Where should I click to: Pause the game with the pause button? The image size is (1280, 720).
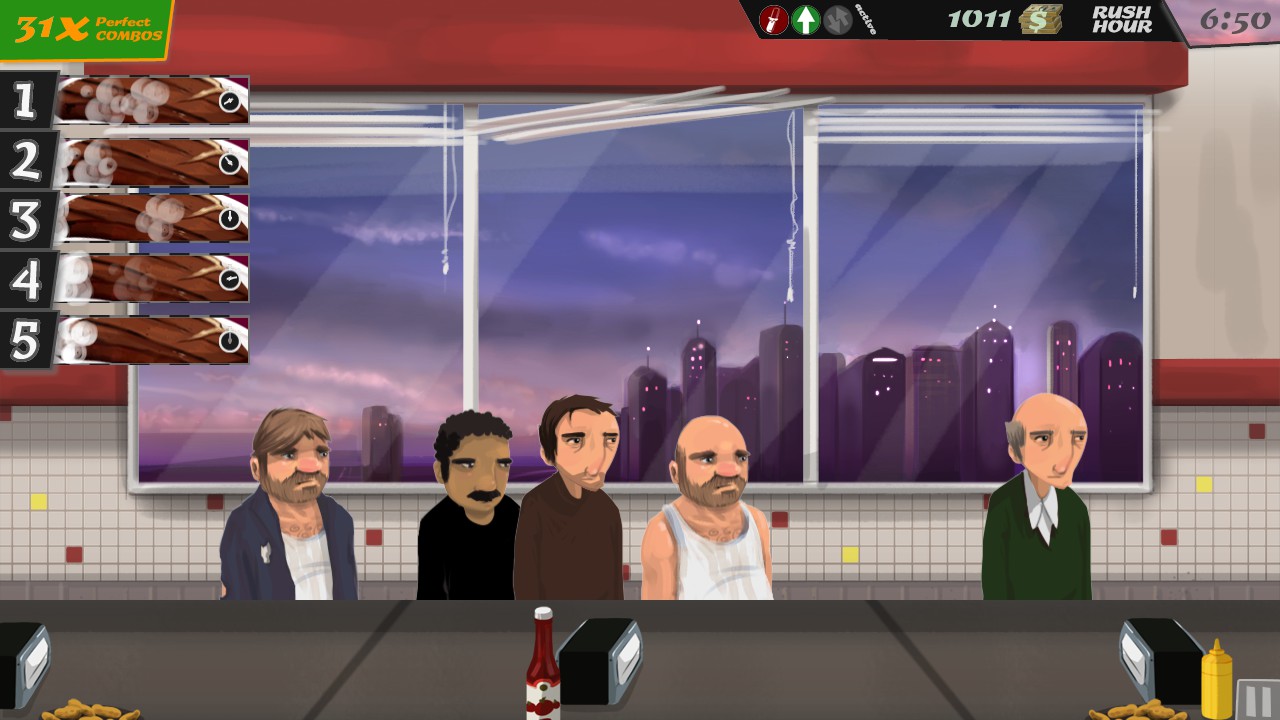click(1257, 699)
